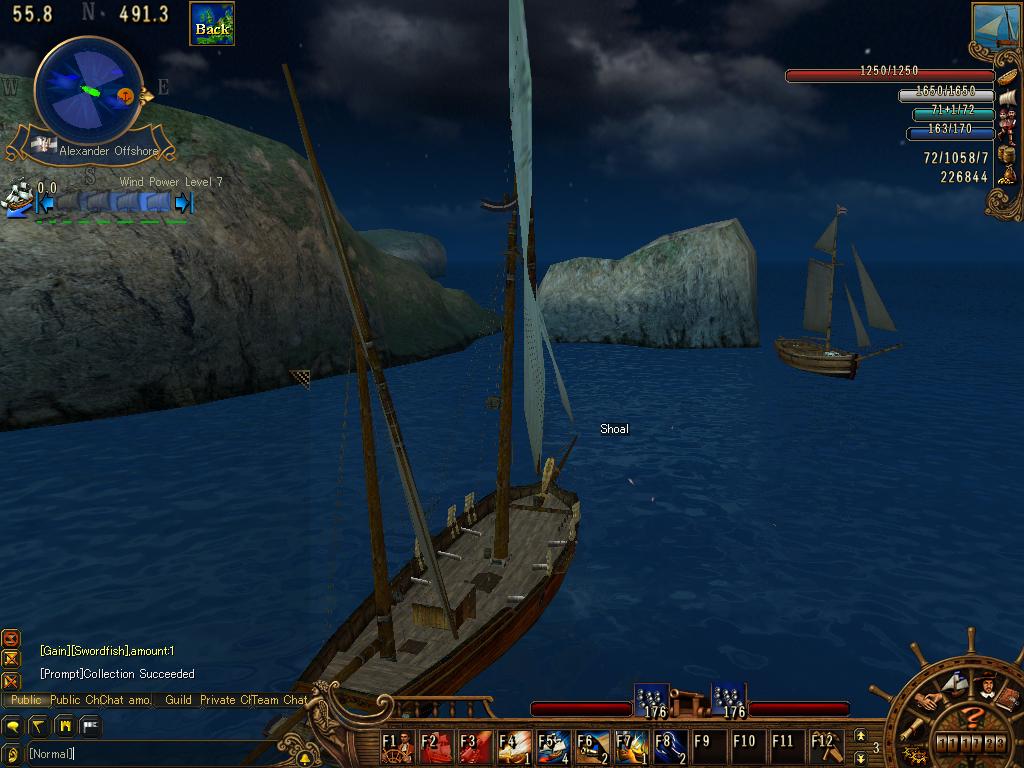The image size is (1024, 768).
Task: Switch hotbar page down
Action: tap(860, 758)
